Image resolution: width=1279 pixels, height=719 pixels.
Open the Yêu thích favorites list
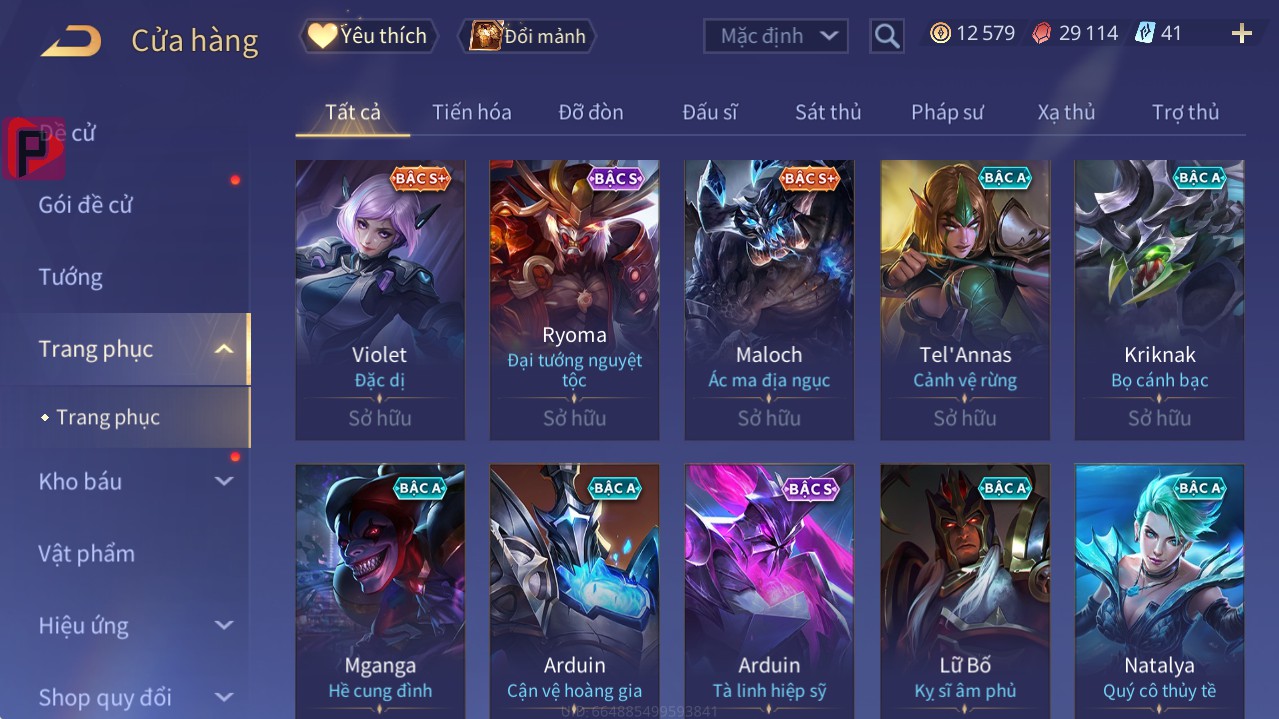tap(368, 36)
